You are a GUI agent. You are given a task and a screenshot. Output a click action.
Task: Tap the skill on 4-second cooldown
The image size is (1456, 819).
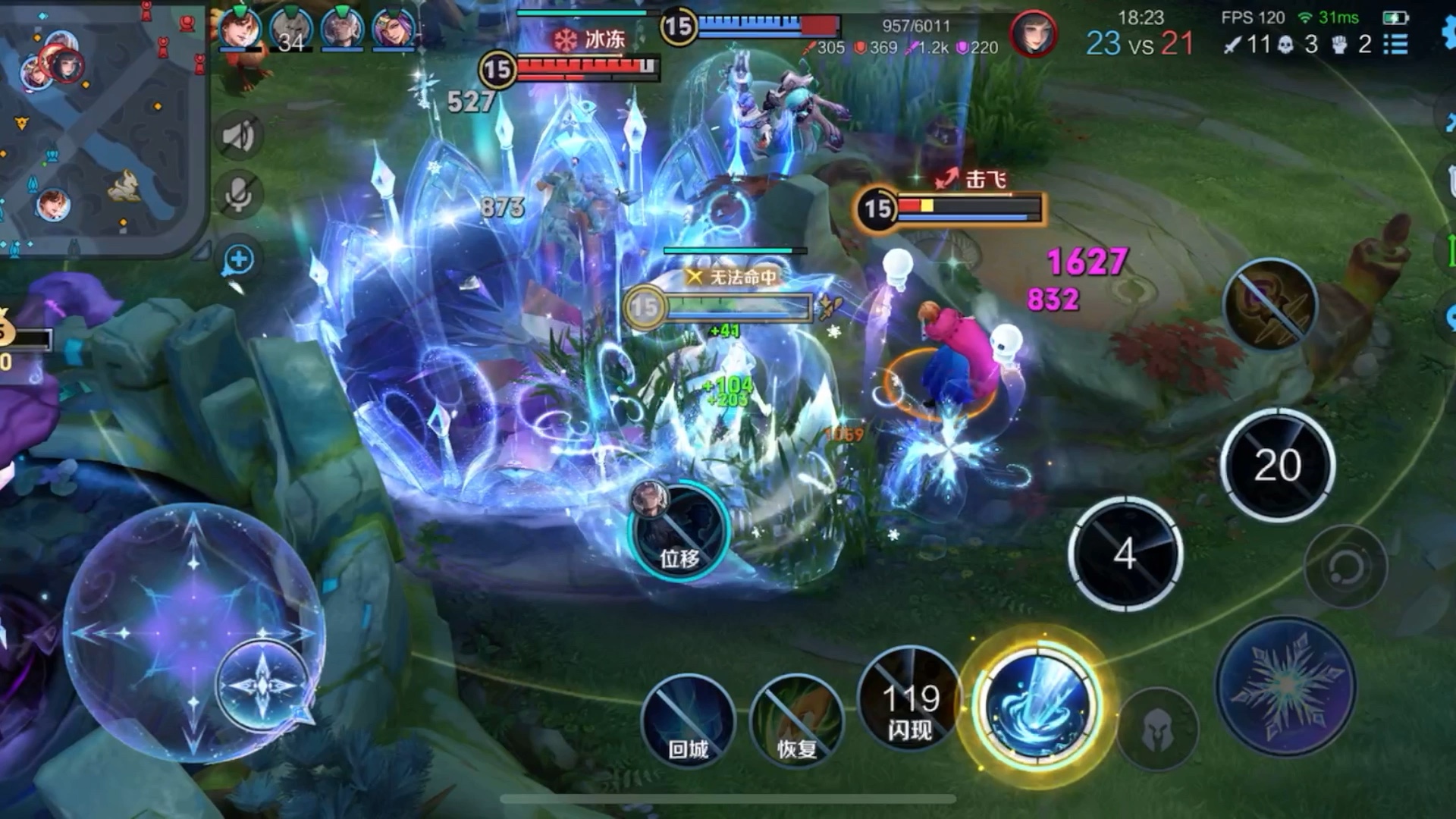tap(1125, 554)
